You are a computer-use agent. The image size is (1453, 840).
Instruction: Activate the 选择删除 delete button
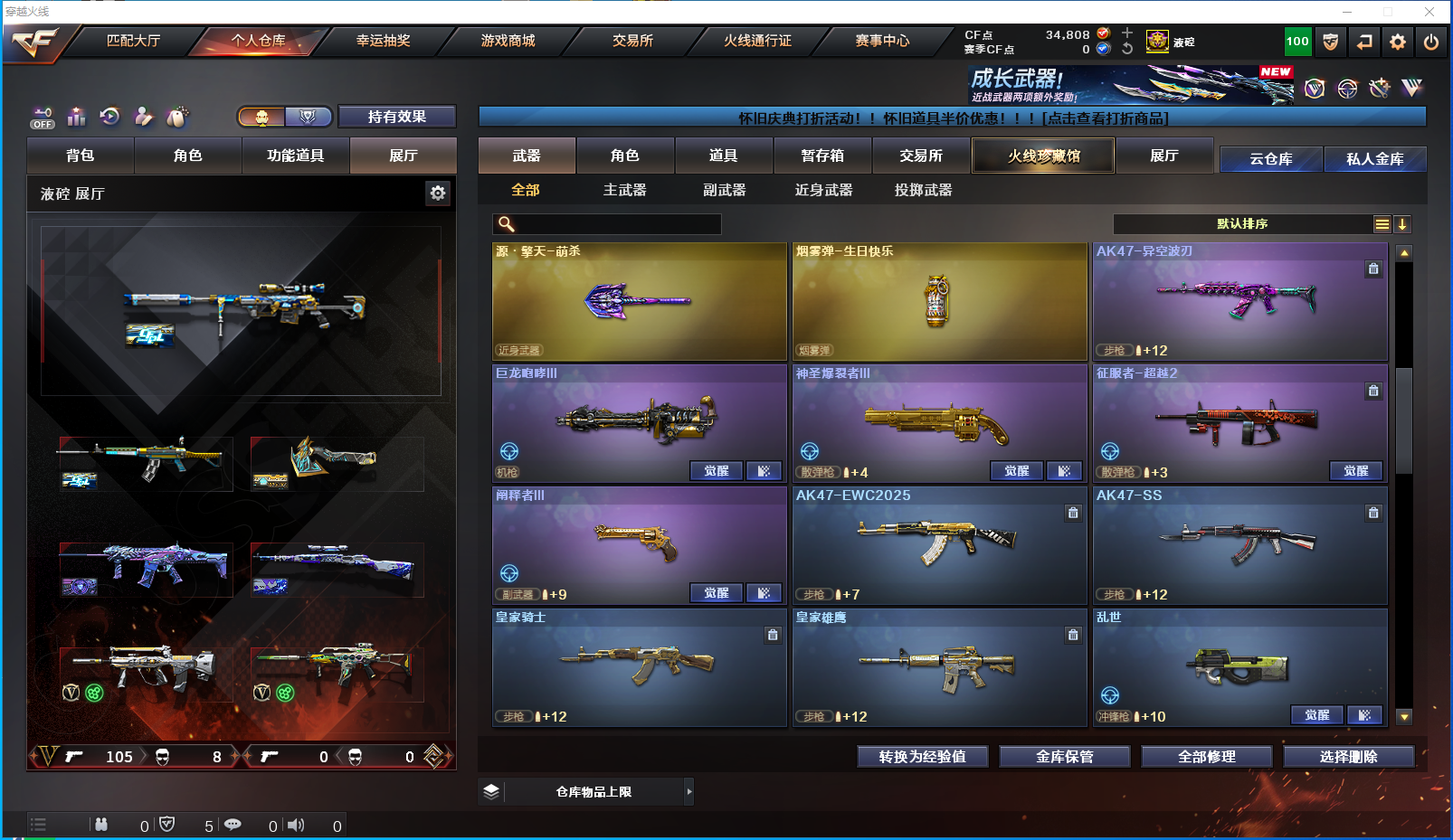(x=1348, y=757)
